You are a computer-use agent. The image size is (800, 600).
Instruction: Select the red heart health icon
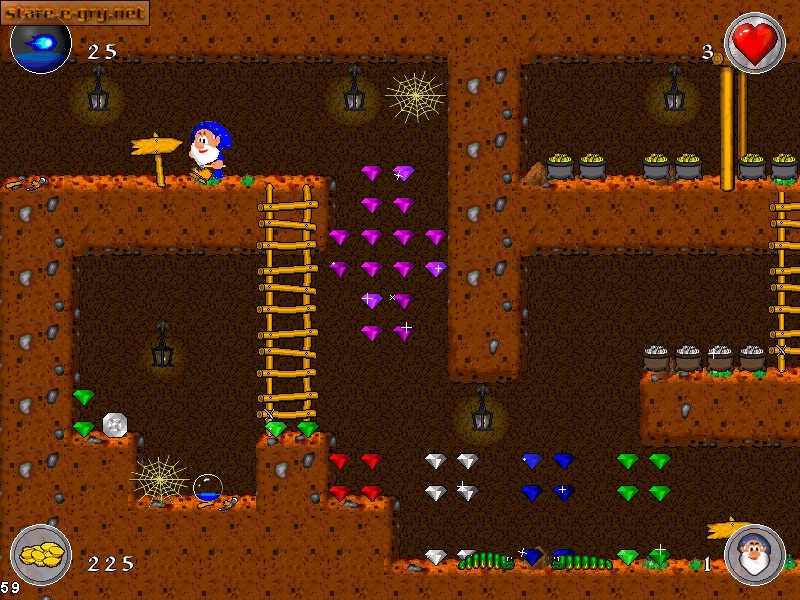(x=754, y=43)
